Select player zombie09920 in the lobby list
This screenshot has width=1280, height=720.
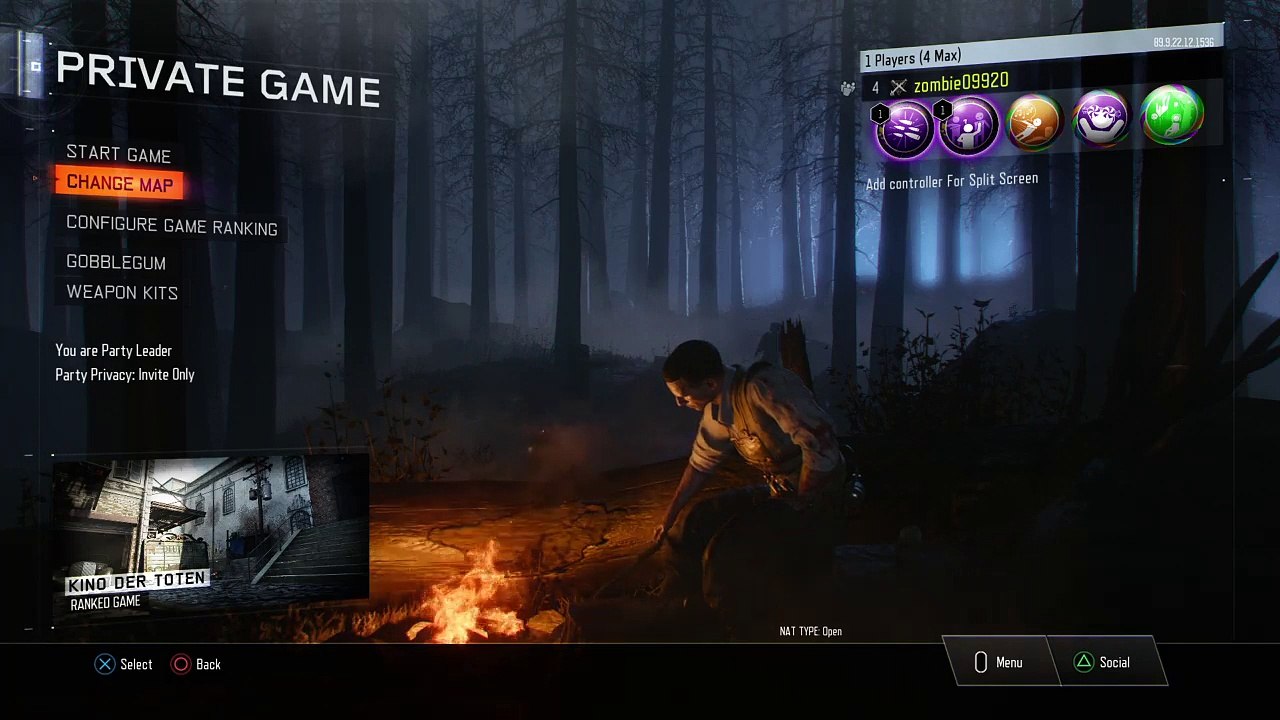960,83
